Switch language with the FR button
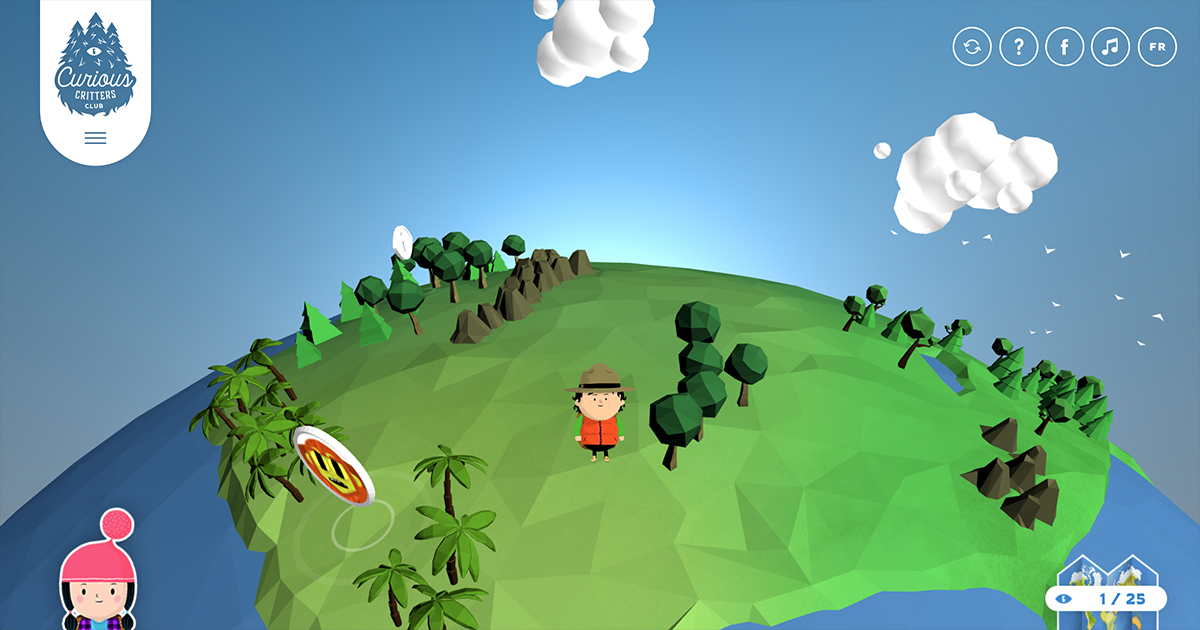This screenshot has width=1200, height=630. [x=1157, y=47]
